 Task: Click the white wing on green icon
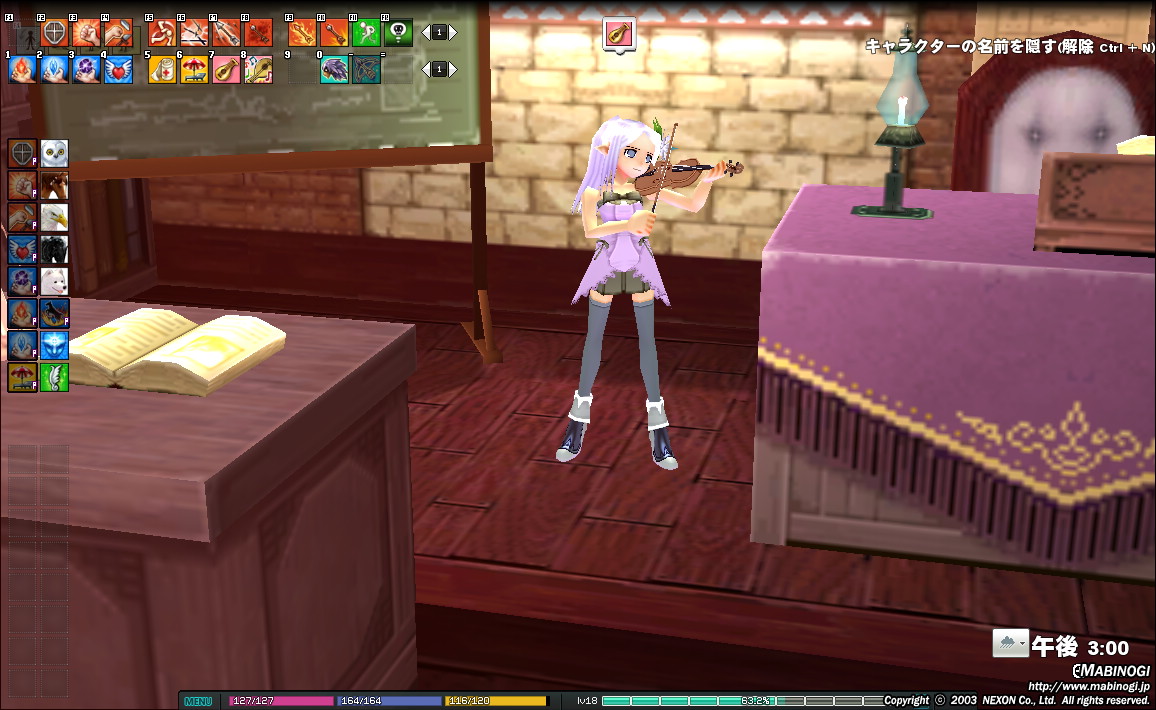[55, 377]
